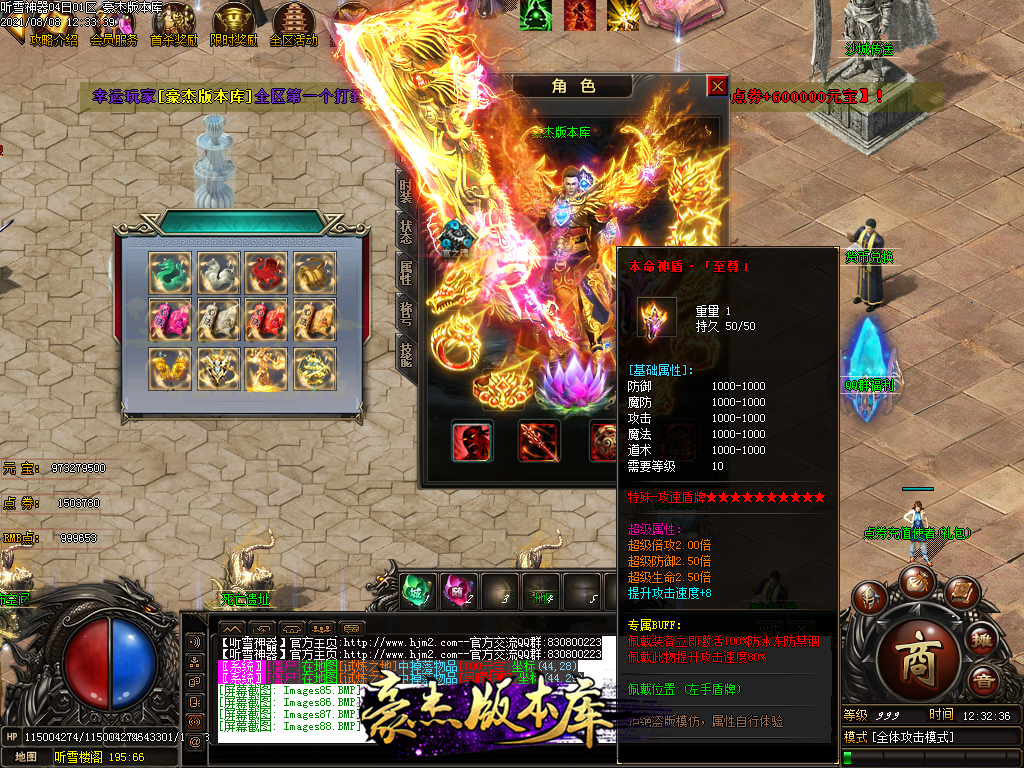Open the 首杀奖励 rewards icon
The width and height of the screenshot is (1024, 768).
174,24
